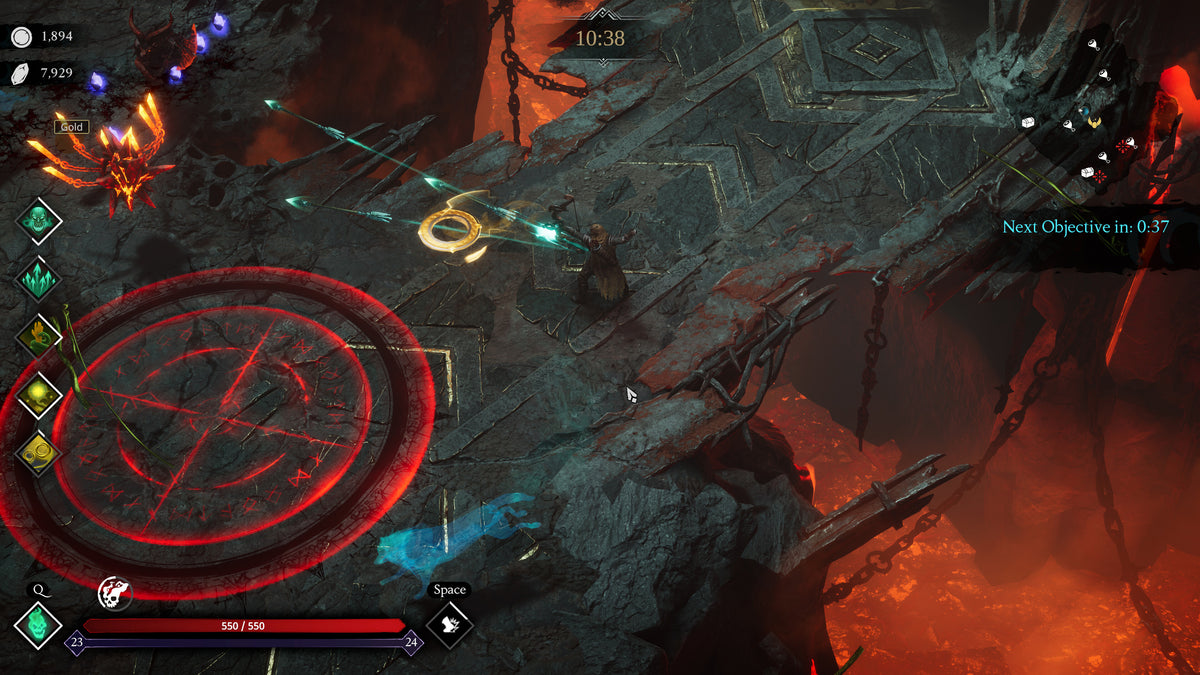1200x675 pixels.
Task: Select the green skull ability icon
Action: 39,220
